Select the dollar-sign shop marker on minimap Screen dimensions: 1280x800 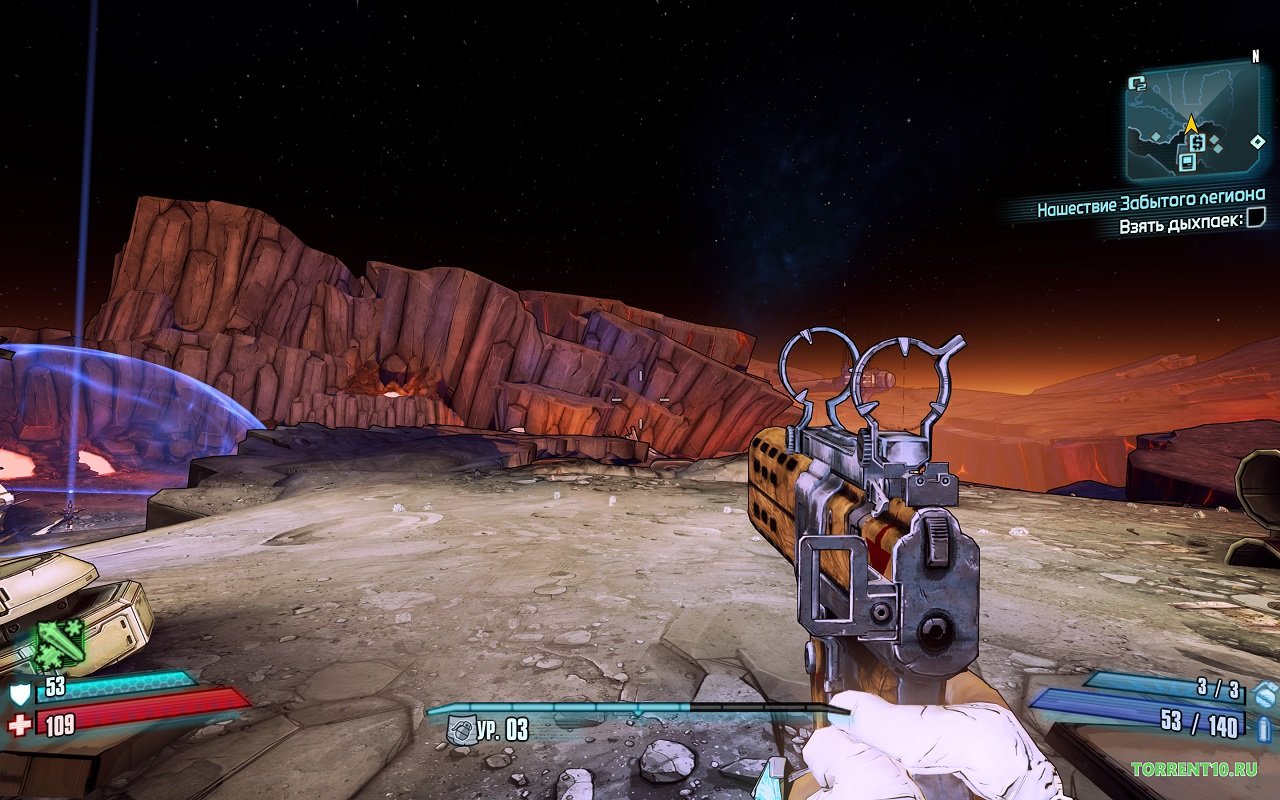[1197, 143]
